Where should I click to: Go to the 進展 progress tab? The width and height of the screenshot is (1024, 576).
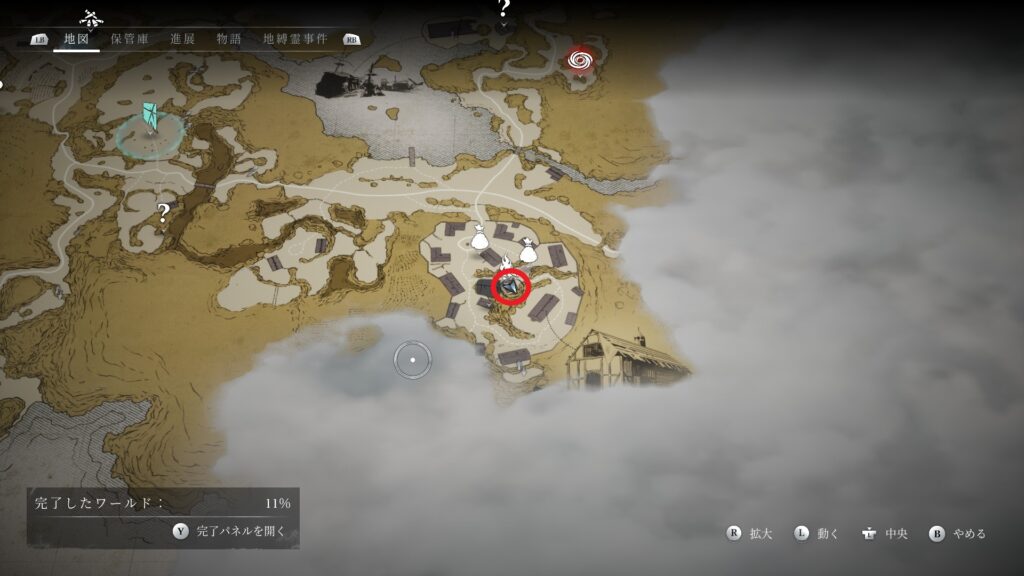(x=182, y=39)
